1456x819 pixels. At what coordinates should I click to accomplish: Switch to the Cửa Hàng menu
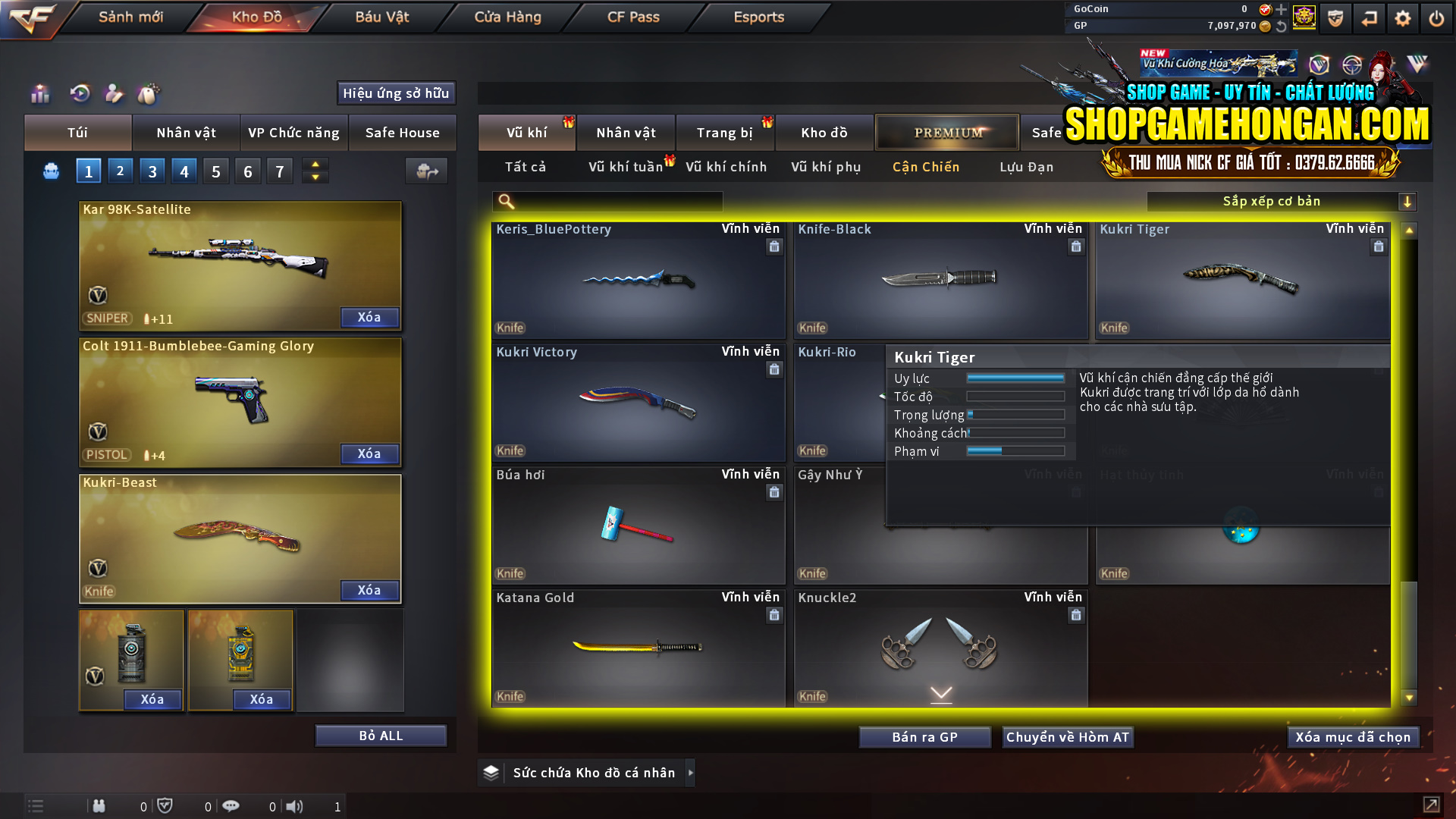click(505, 17)
